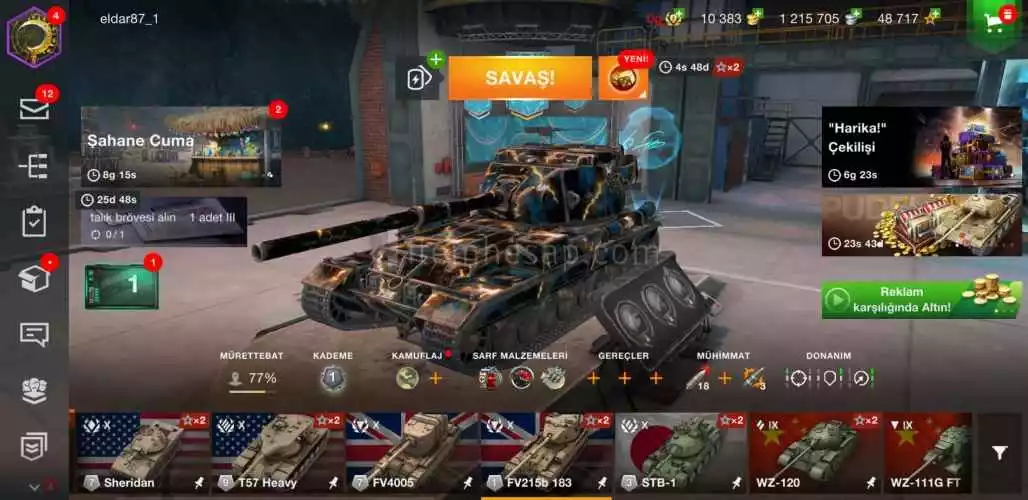Viewport: 1028px width, 500px height.
Task: Select the Sheridan tank in the carousel
Action: (x=141, y=452)
